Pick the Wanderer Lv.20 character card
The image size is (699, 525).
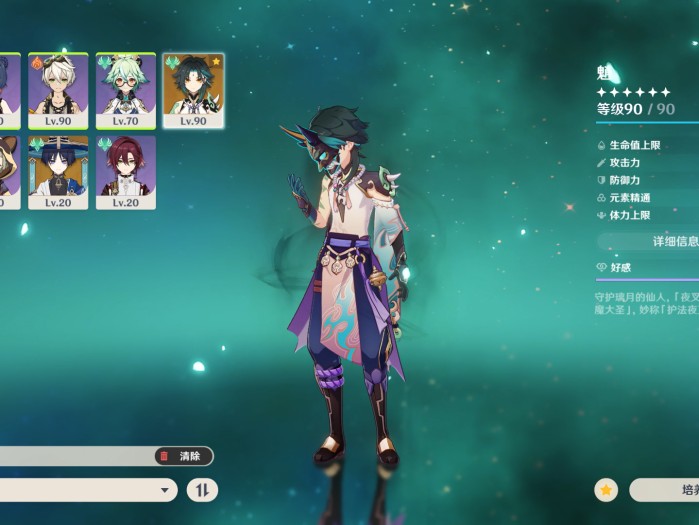coord(58,172)
